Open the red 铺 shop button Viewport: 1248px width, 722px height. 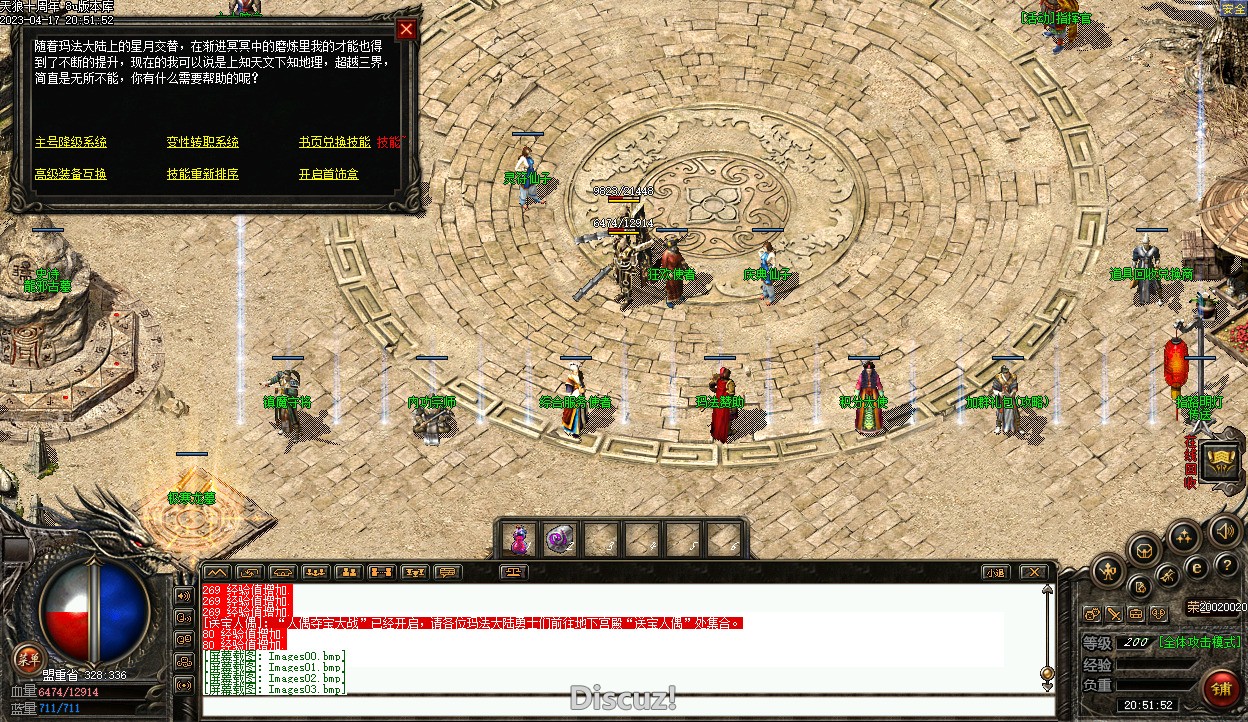[x=1220, y=689]
